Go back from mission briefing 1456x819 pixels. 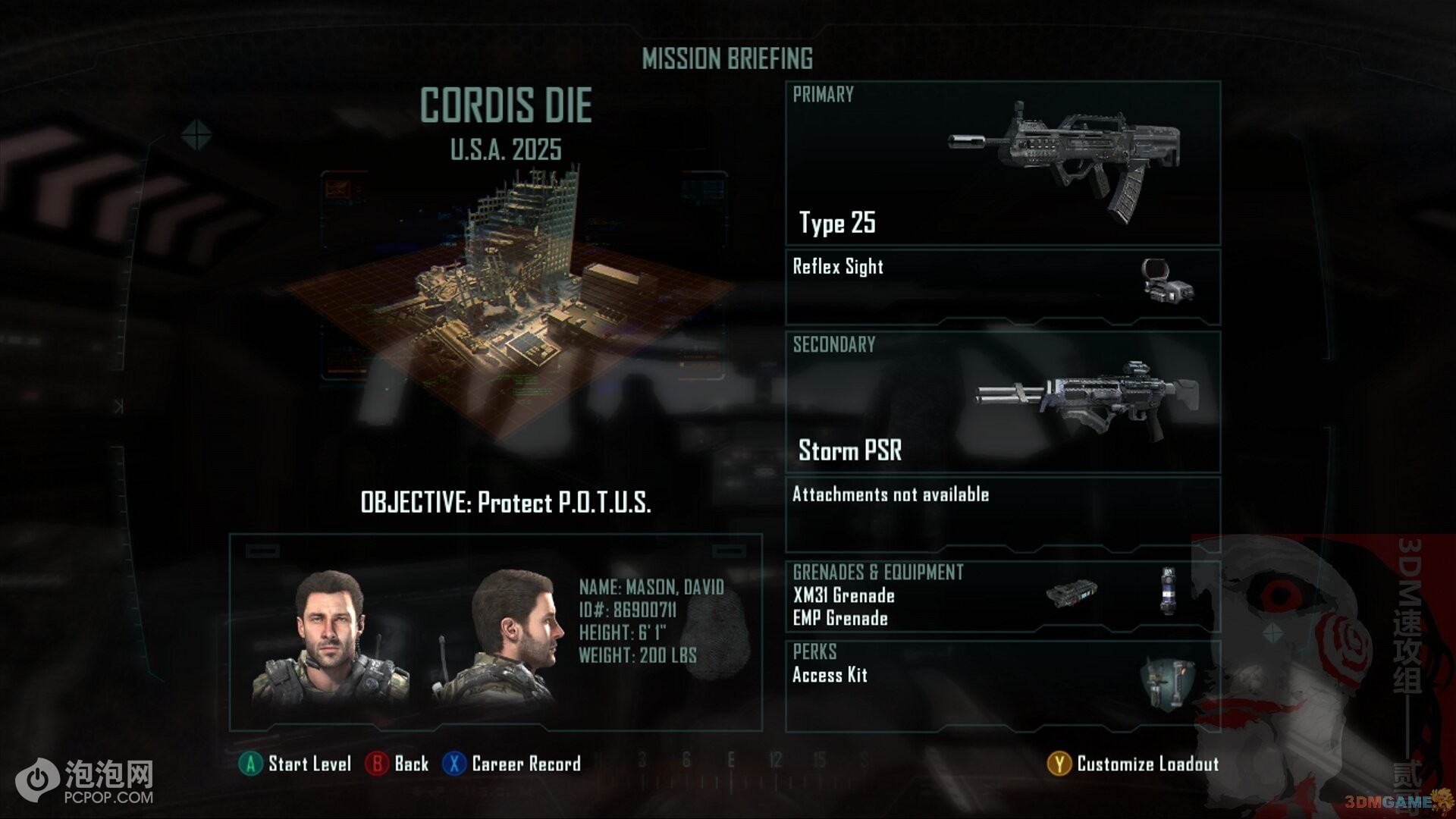point(397,764)
